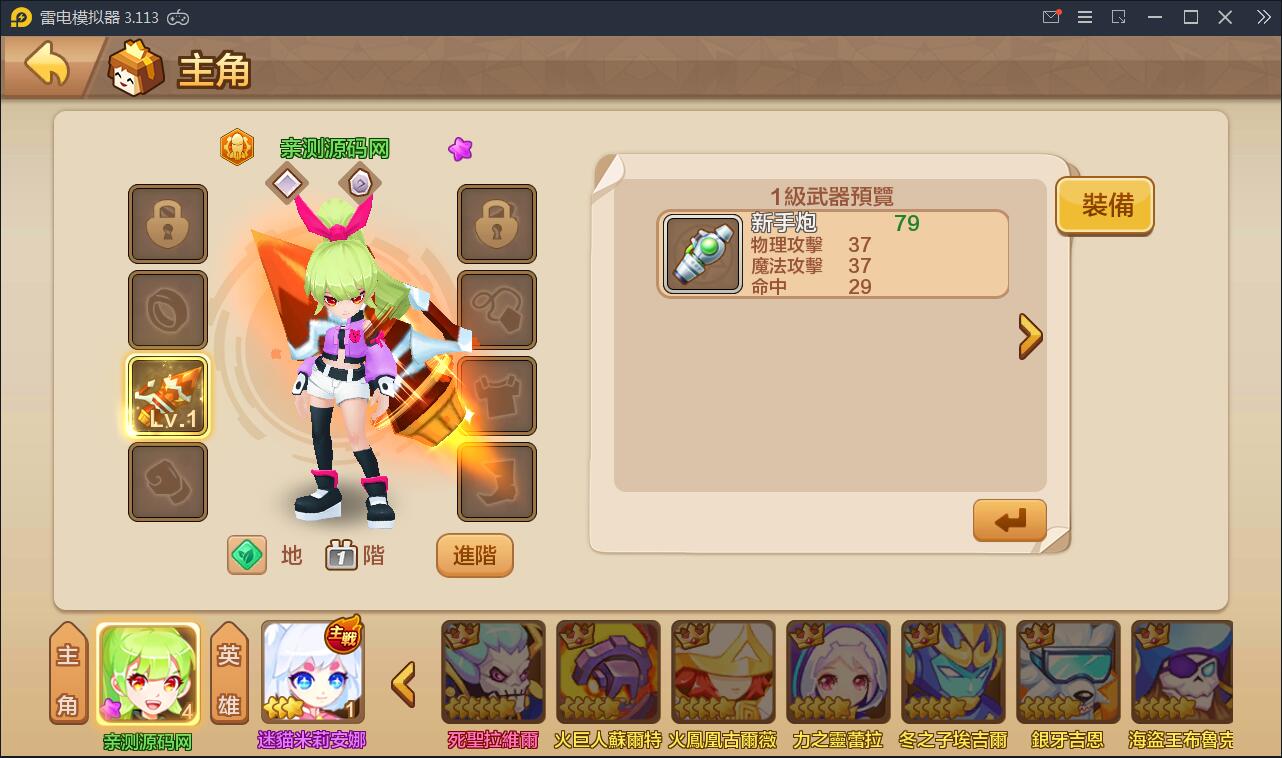The image size is (1282, 758).
Task: Click the 新手炮 weapon icon
Action: tap(702, 253)
